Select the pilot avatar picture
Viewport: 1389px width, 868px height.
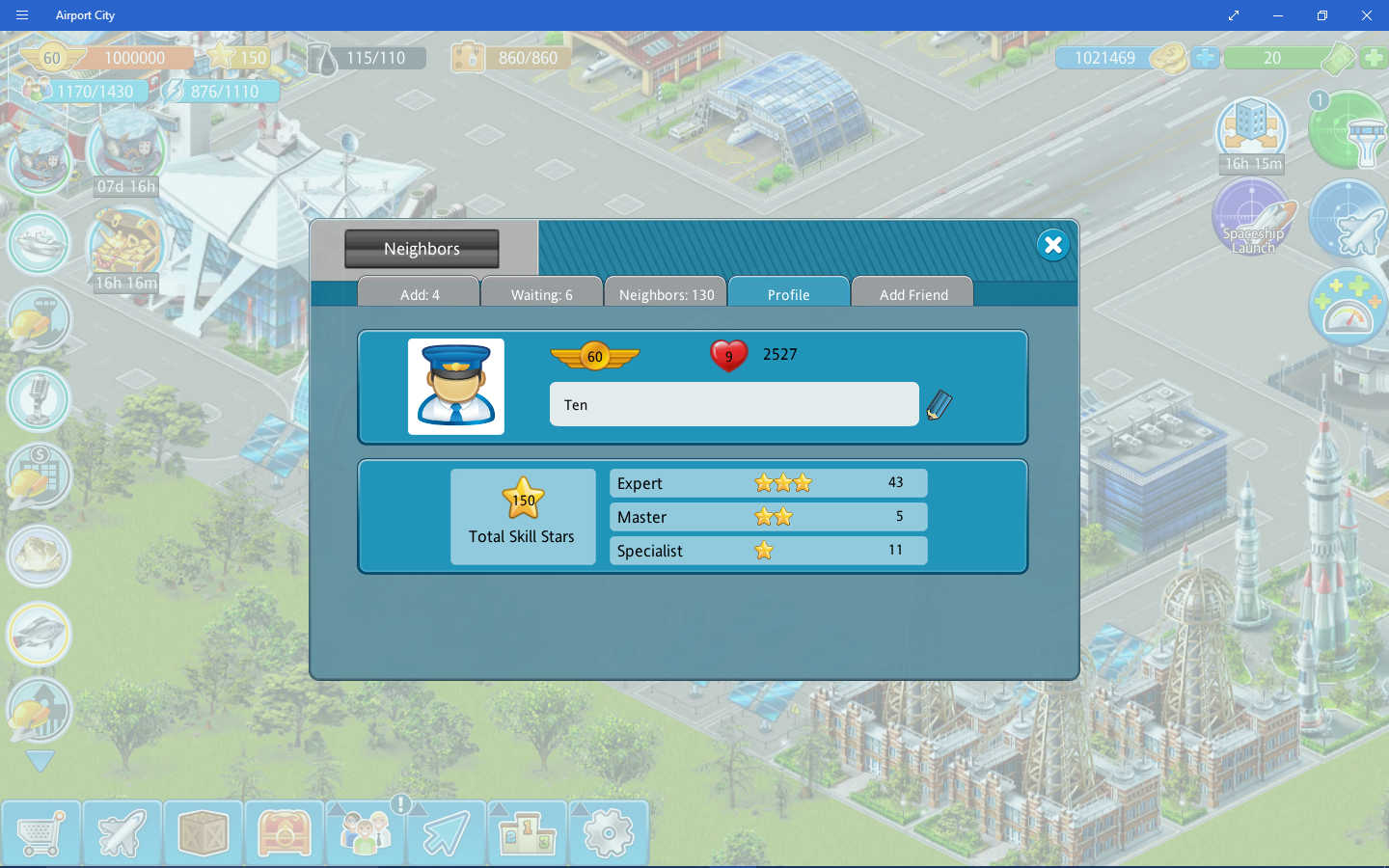[456, 387]
